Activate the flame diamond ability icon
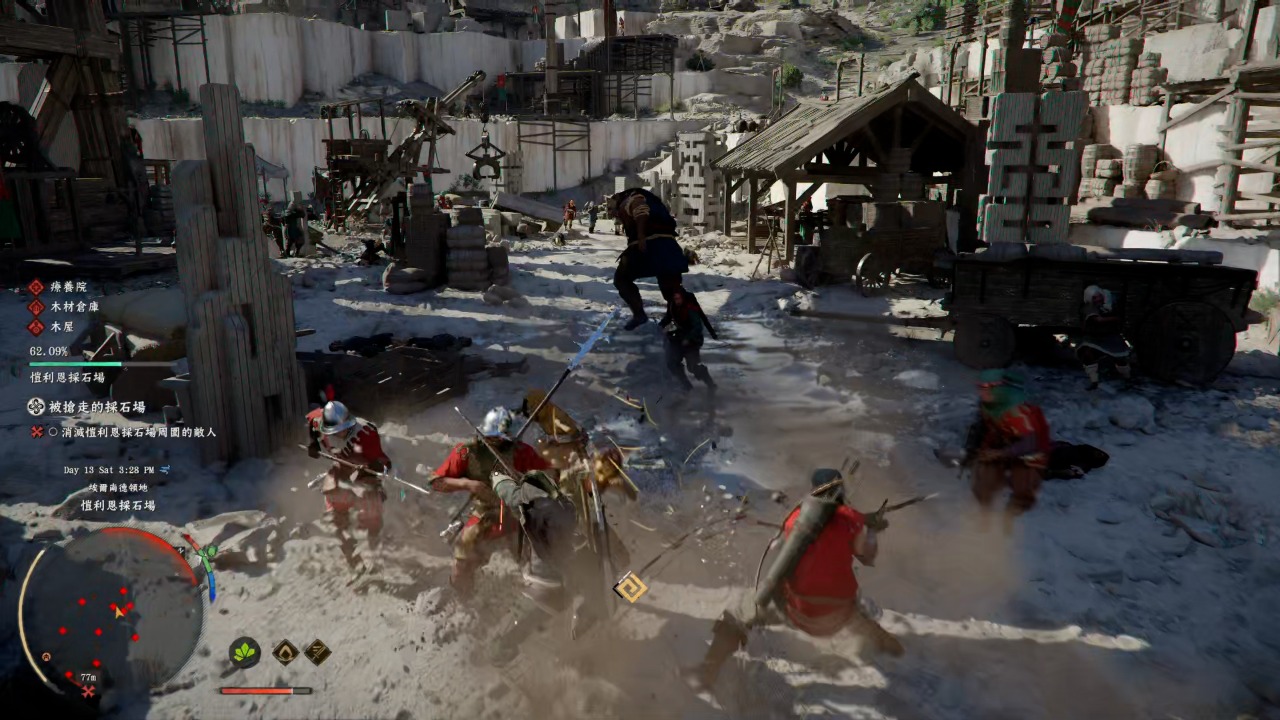The image size is (1280, 720). tap(285, 652)
